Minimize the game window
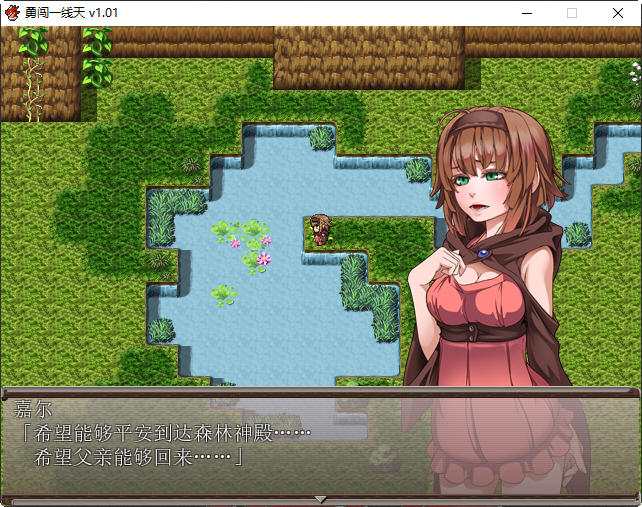Screen dimensions: 642x507 [526, 13]
